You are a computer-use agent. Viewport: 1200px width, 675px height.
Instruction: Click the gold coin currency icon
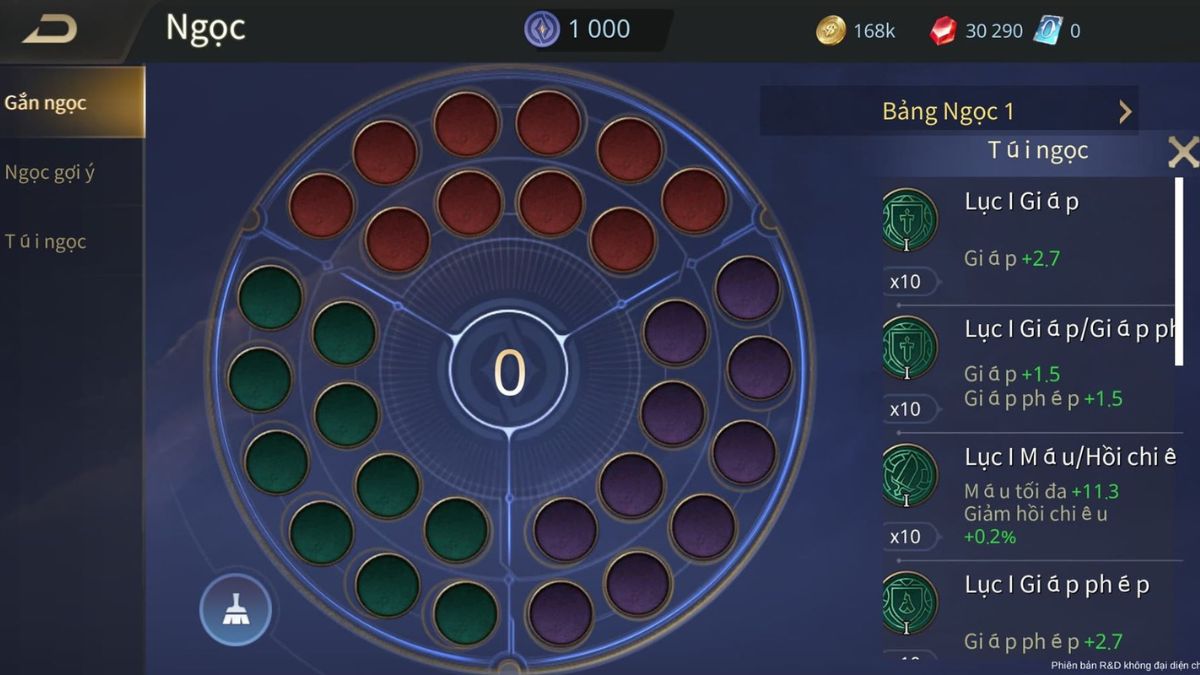pyautogui.click(x=831, y=31)
